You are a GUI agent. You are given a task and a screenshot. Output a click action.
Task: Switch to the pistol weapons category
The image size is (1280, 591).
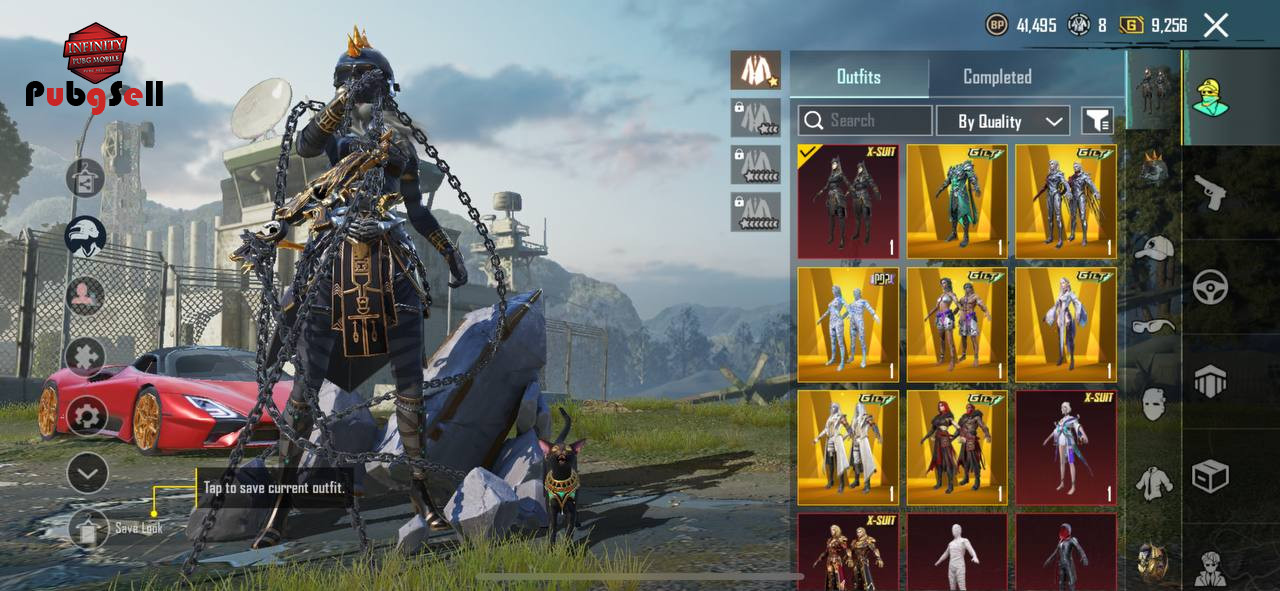(1210, 191)
